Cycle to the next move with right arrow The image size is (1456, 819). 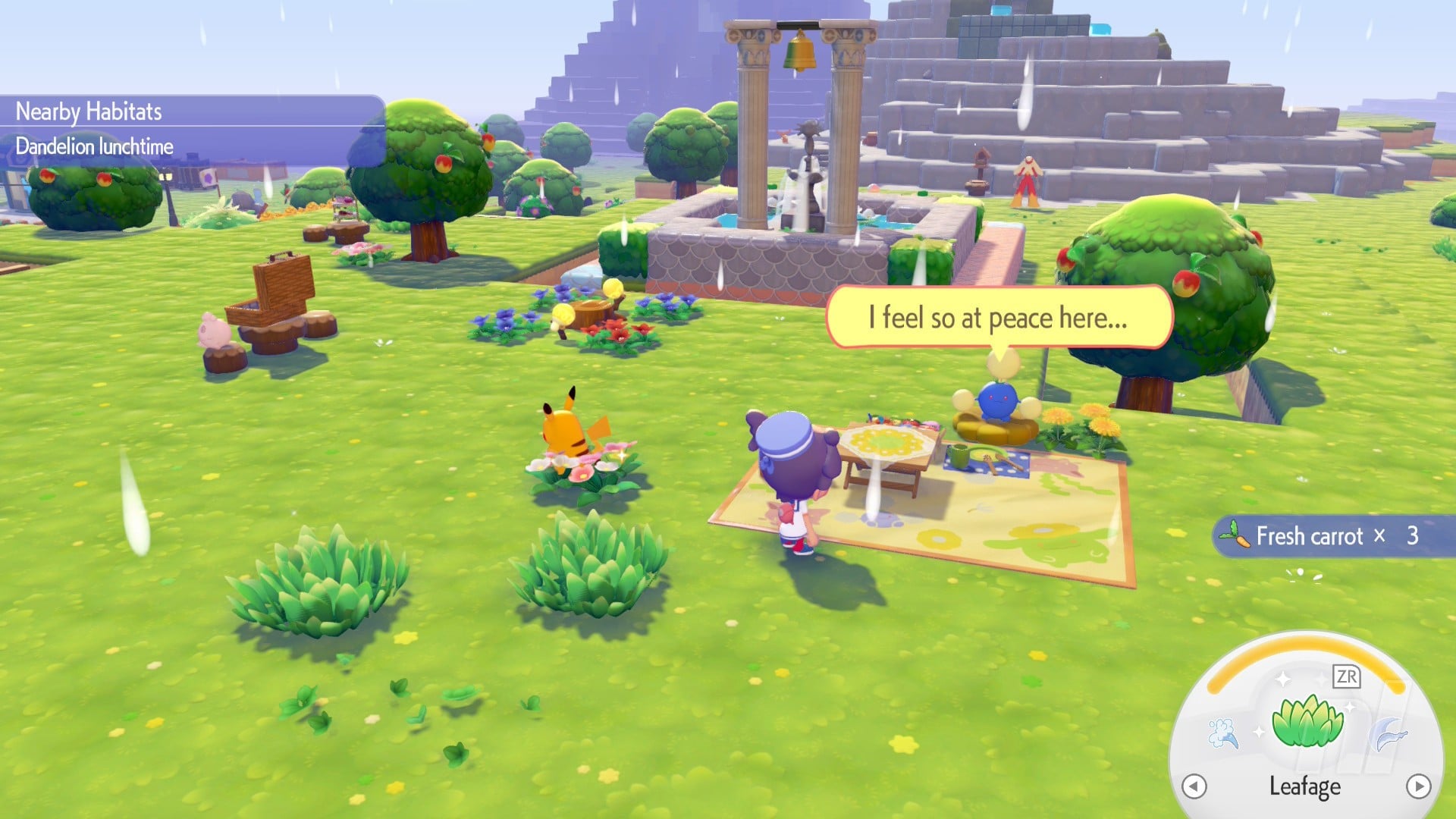click(x=1418, y=786)
